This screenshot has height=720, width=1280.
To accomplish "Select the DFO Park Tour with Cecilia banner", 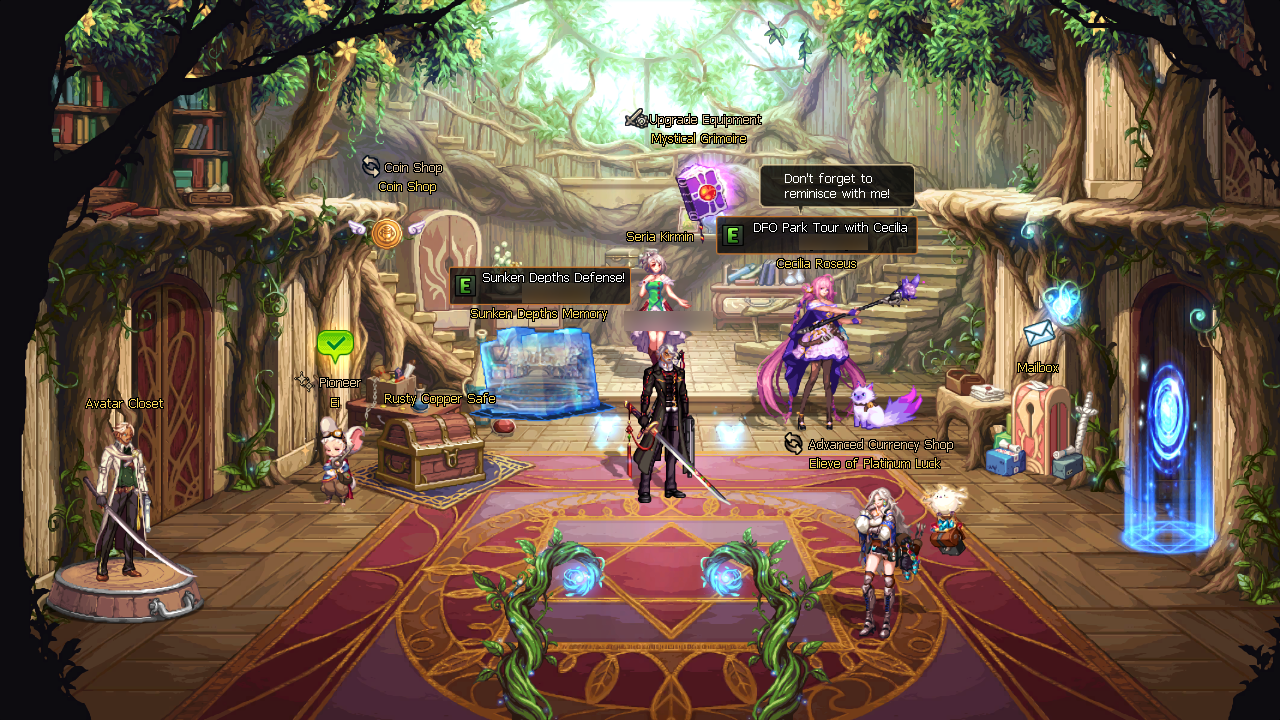I will [x=820, y=235].
